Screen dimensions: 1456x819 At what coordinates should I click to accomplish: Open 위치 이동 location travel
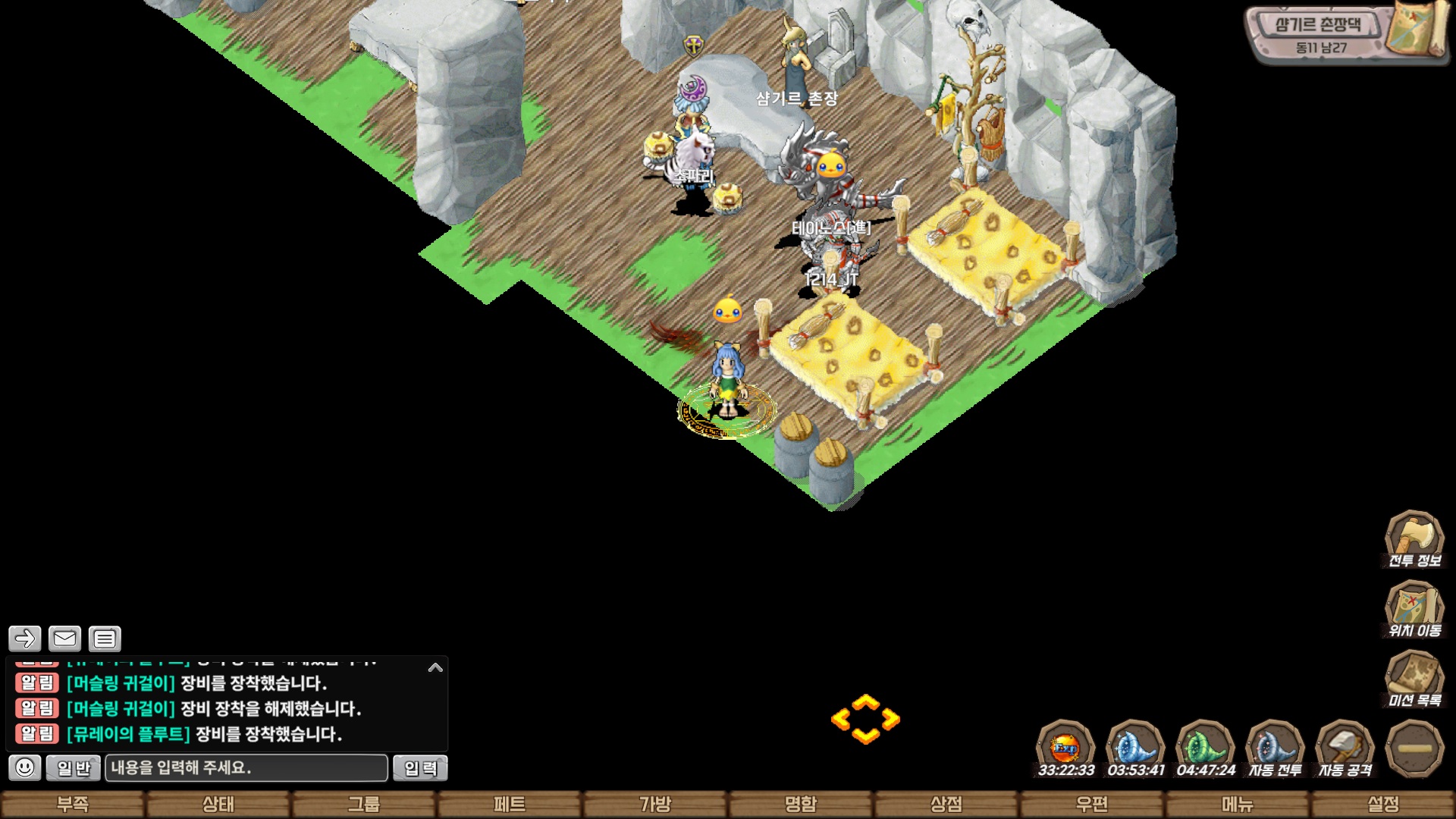tap(1414, 609)
